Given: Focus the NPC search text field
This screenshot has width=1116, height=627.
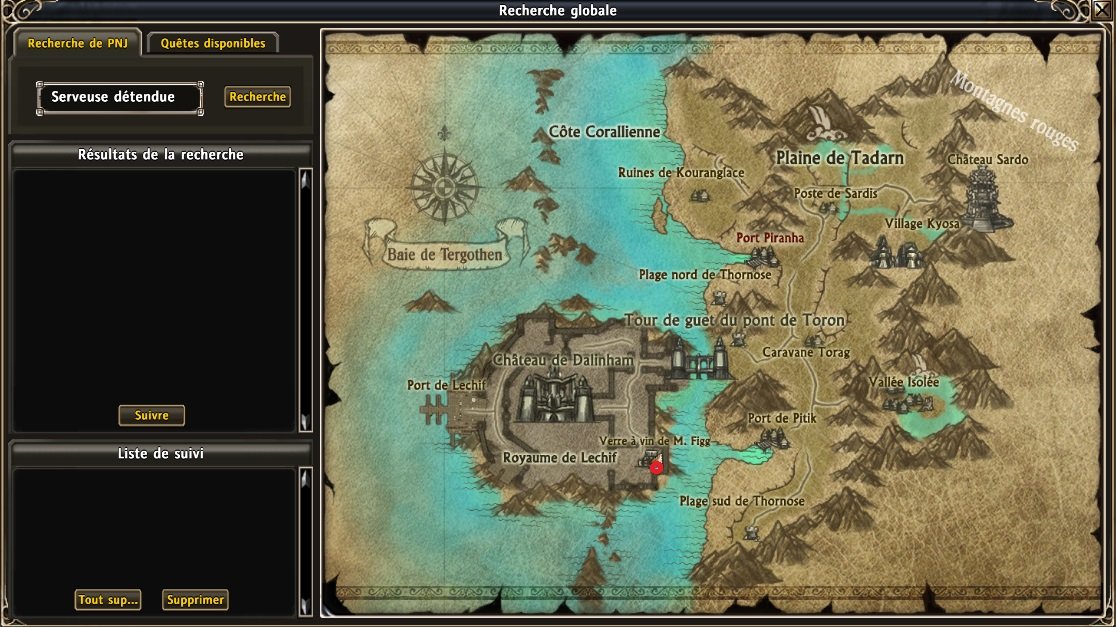Looking at the screenshot, I should coord(119,98).
